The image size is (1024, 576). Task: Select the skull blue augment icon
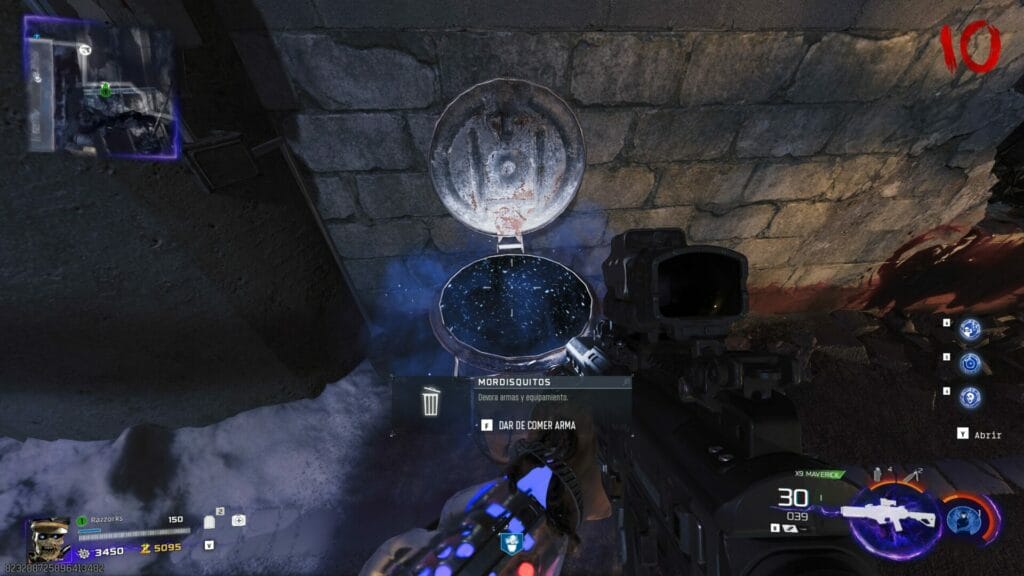point(969,397)
